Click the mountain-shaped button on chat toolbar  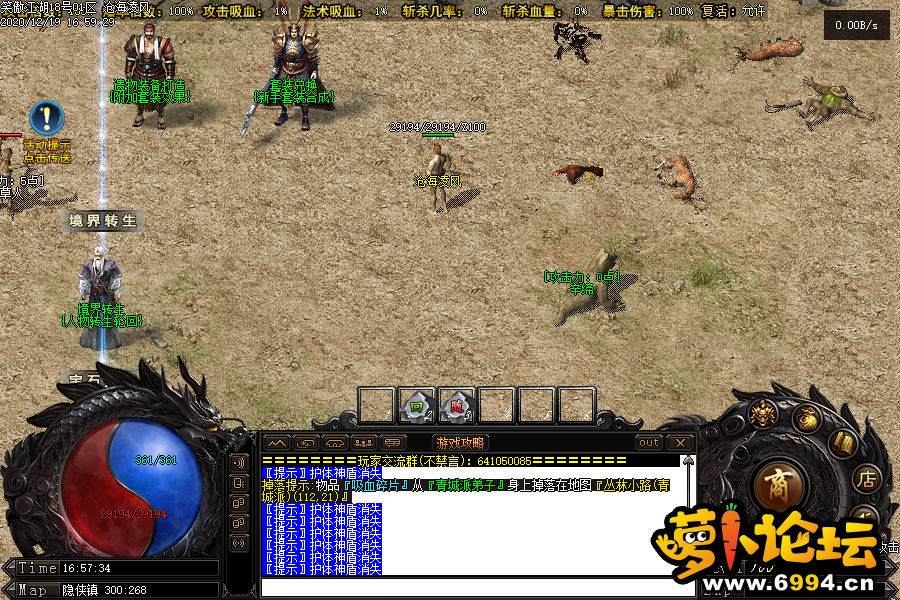tap(277, 442)
